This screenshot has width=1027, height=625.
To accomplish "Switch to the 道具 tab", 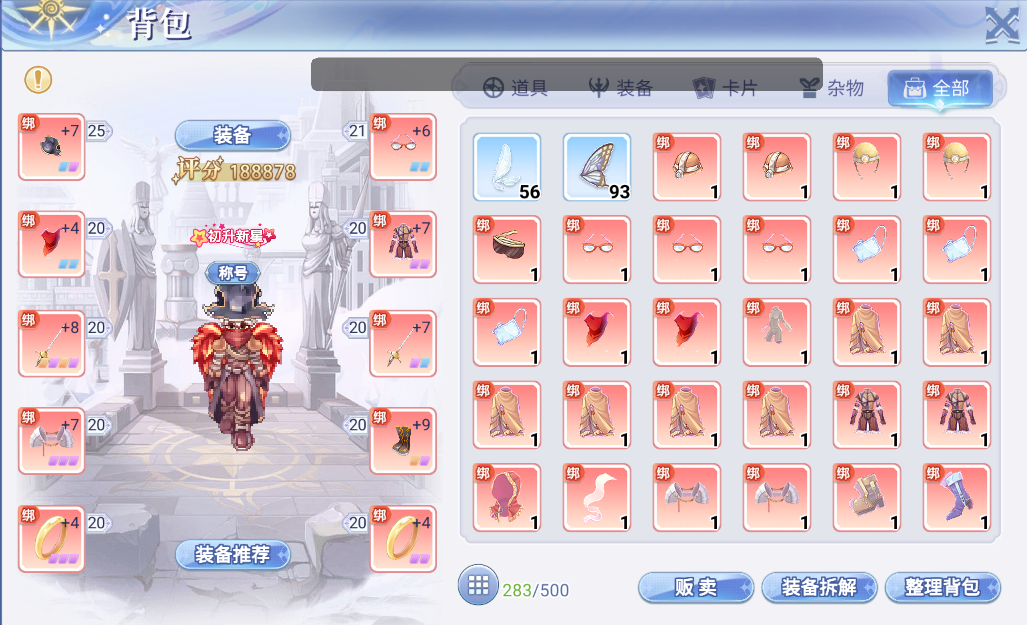I will (515, 88).
